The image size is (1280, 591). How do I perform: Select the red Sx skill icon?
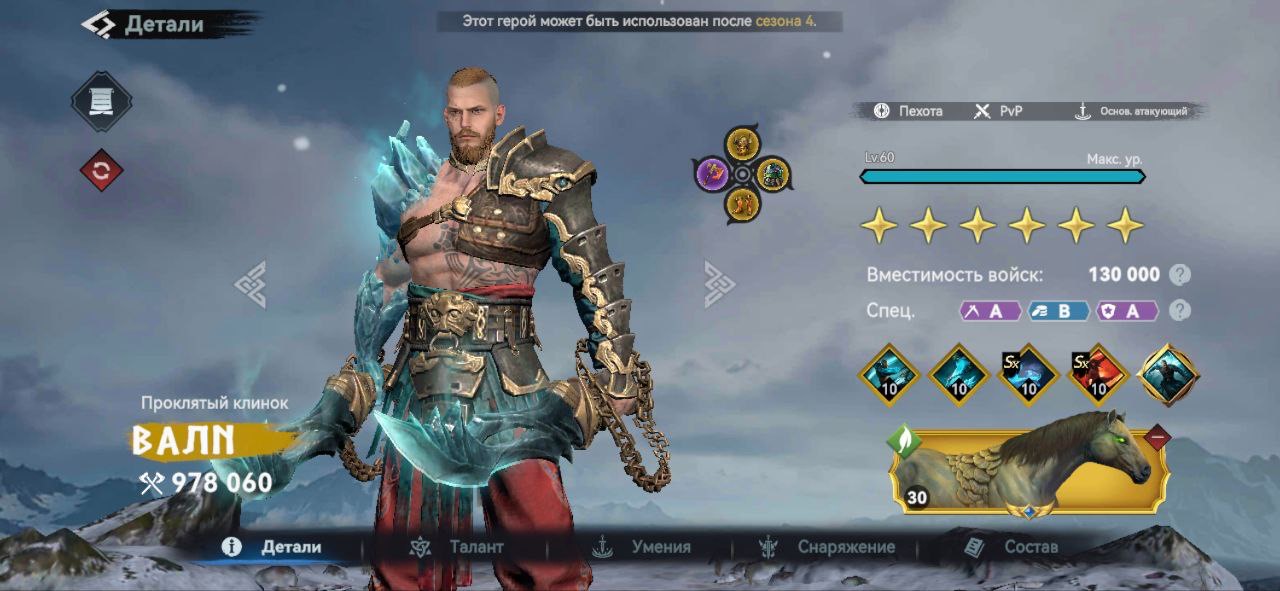(1098, 375)
